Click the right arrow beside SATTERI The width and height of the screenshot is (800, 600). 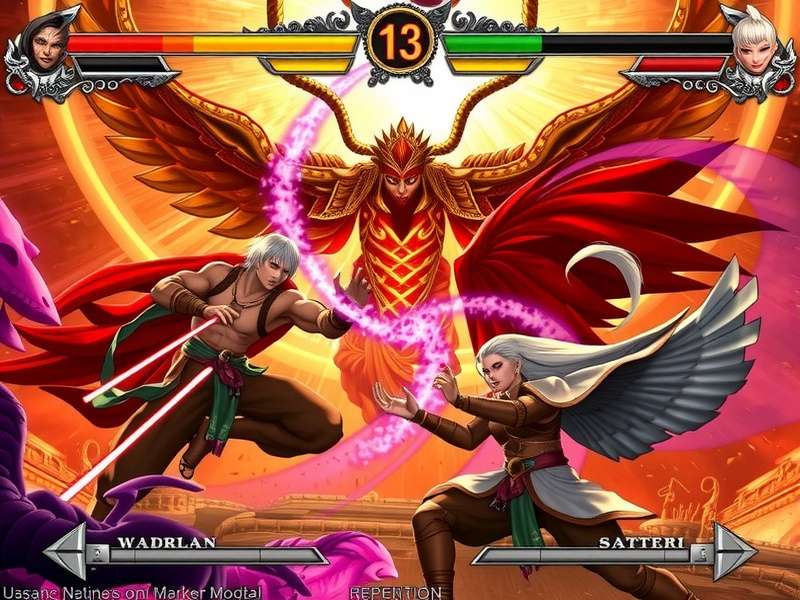coord(733,551)
